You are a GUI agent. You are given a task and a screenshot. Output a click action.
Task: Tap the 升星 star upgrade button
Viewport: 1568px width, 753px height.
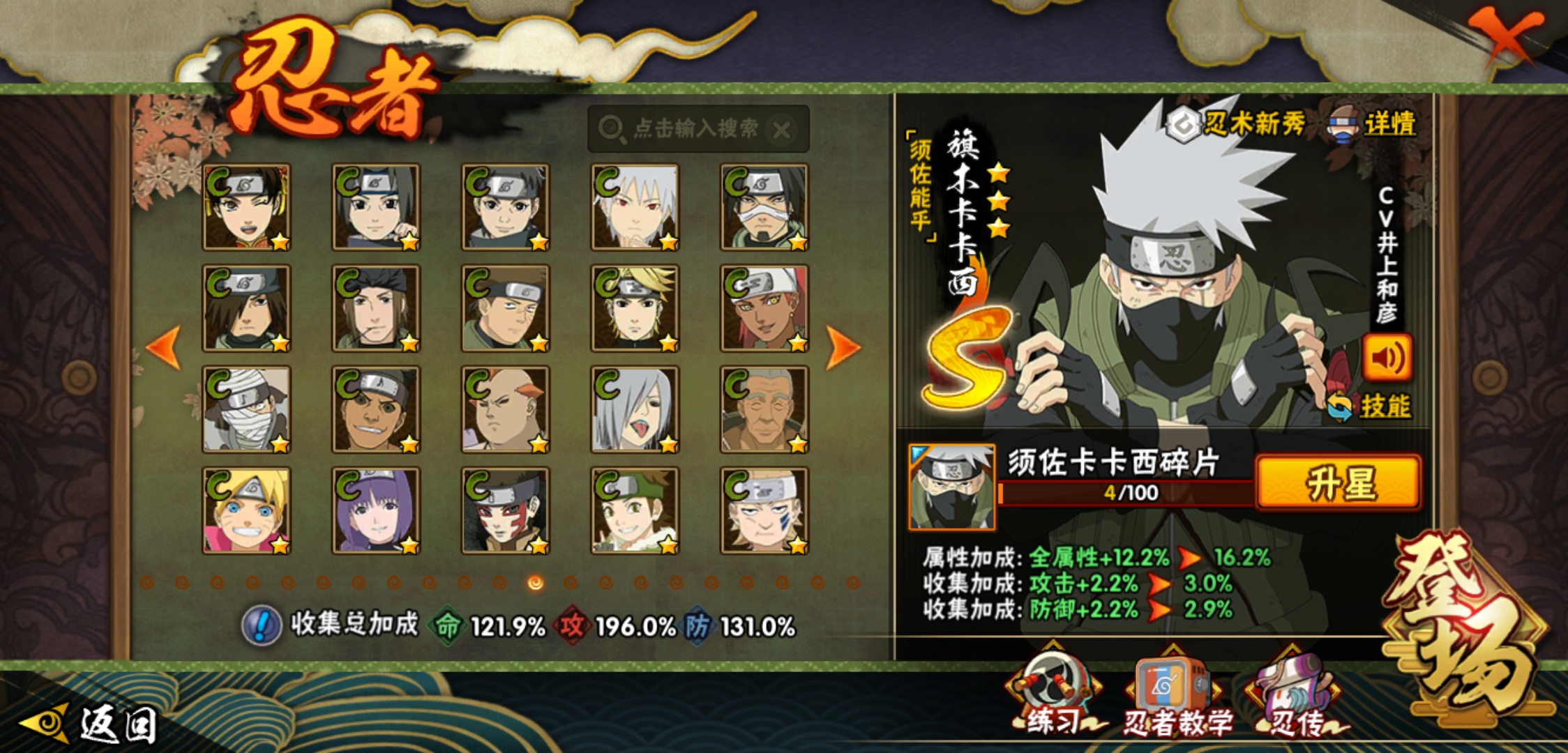pyautogui.click(x=1338, y=482)
